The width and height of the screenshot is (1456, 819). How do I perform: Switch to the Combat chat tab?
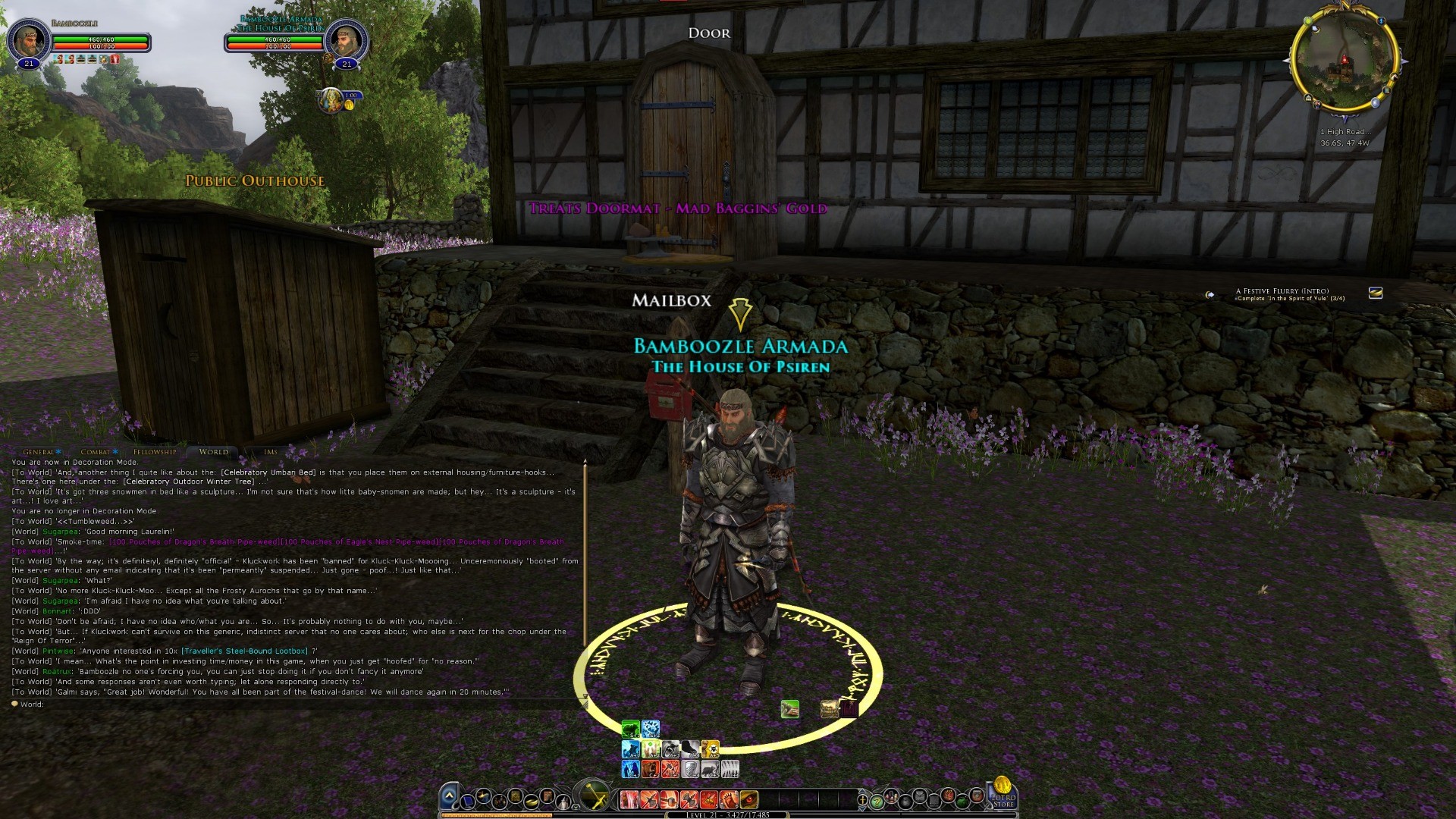(96, 452)
